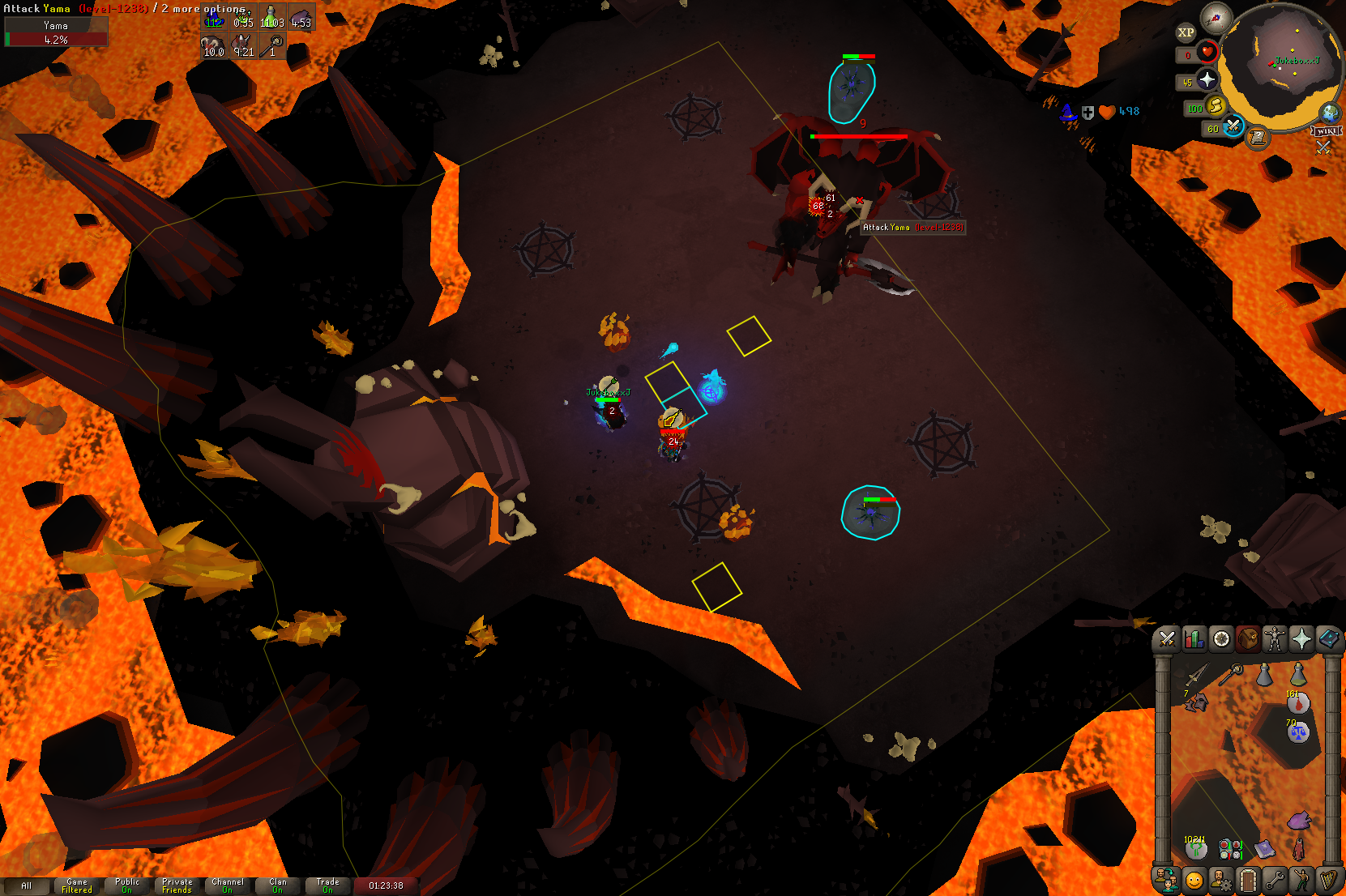Open the Combat Options tab

(1167, 639)
